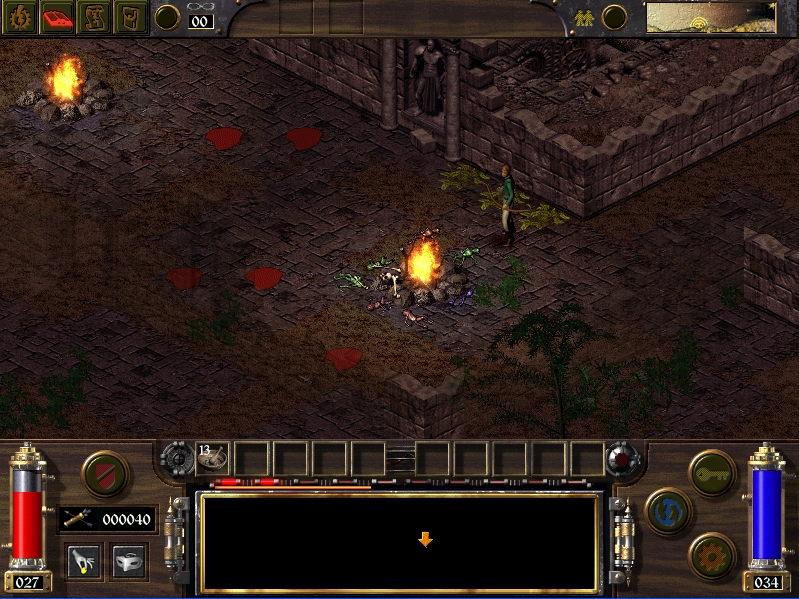Activate the hand-with-tool skill button
This screenshot has width=799, height=599.
point(84,560)
